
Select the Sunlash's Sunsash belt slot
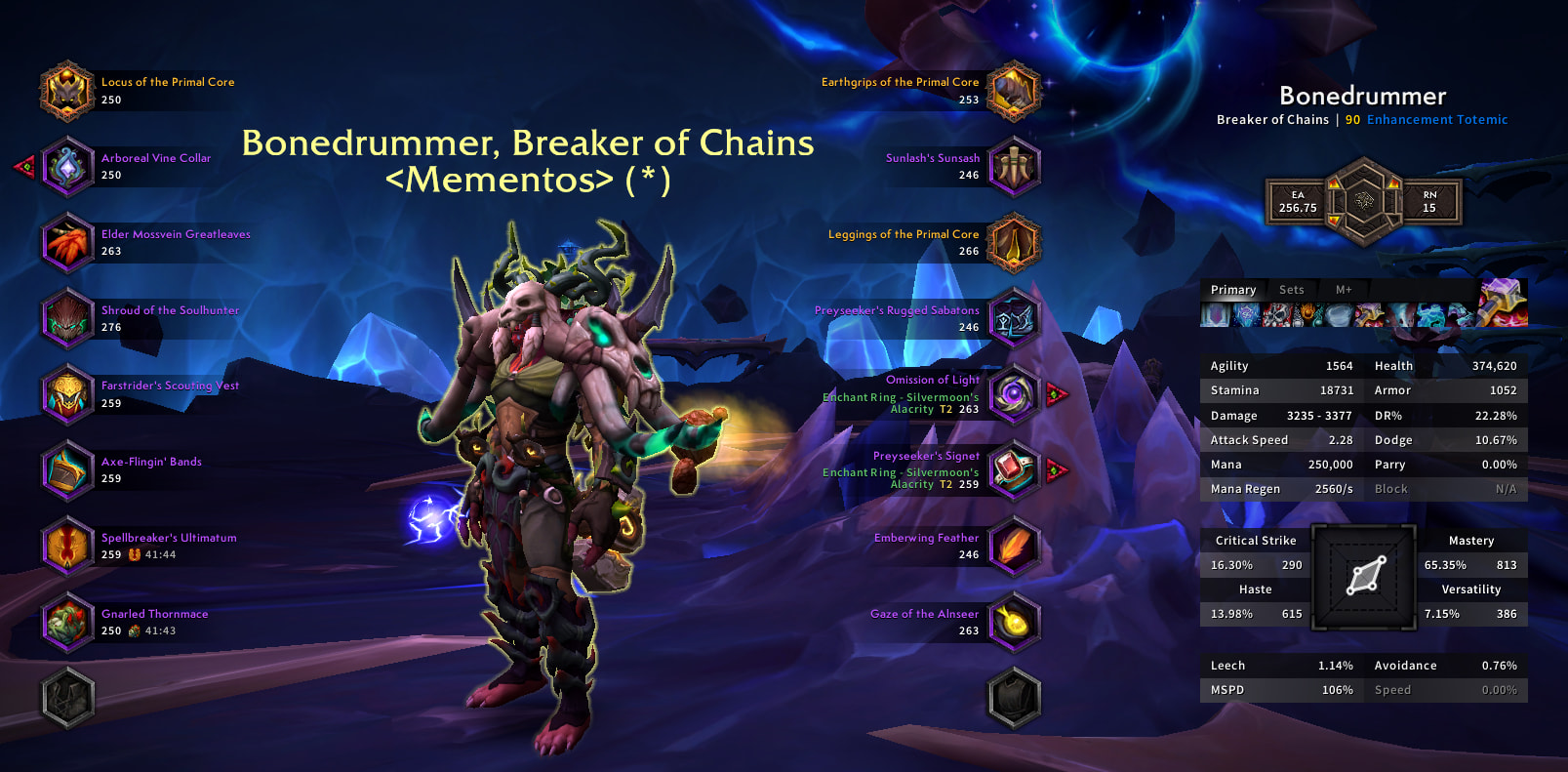(x=1014, y=167)
